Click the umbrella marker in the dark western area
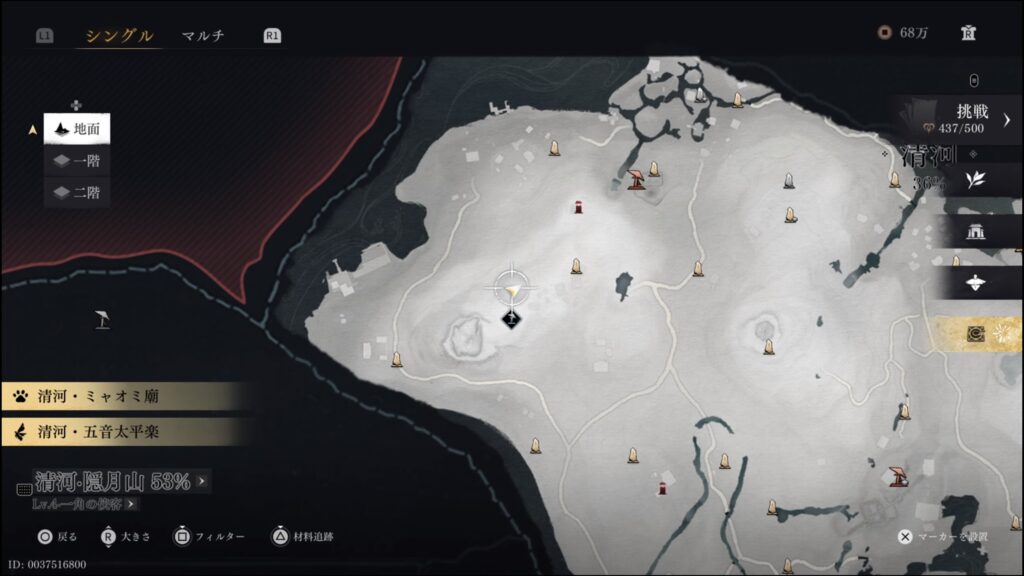The width and height of the screenshot is (1024, 576). coord(102,319)
